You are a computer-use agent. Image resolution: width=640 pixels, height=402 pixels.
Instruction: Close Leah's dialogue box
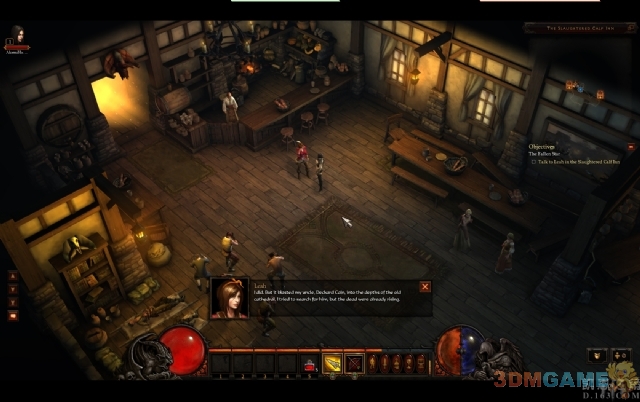click(425, 287)
